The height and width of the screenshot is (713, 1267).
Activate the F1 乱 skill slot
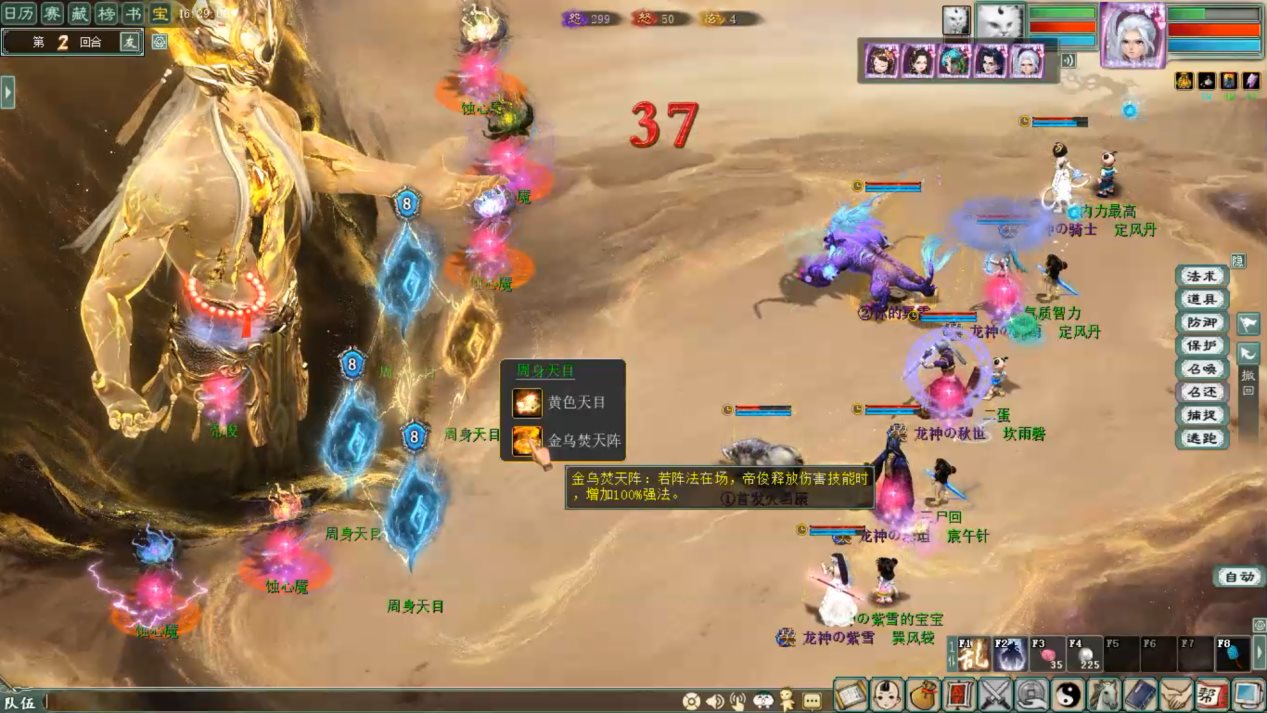(973, 654)
